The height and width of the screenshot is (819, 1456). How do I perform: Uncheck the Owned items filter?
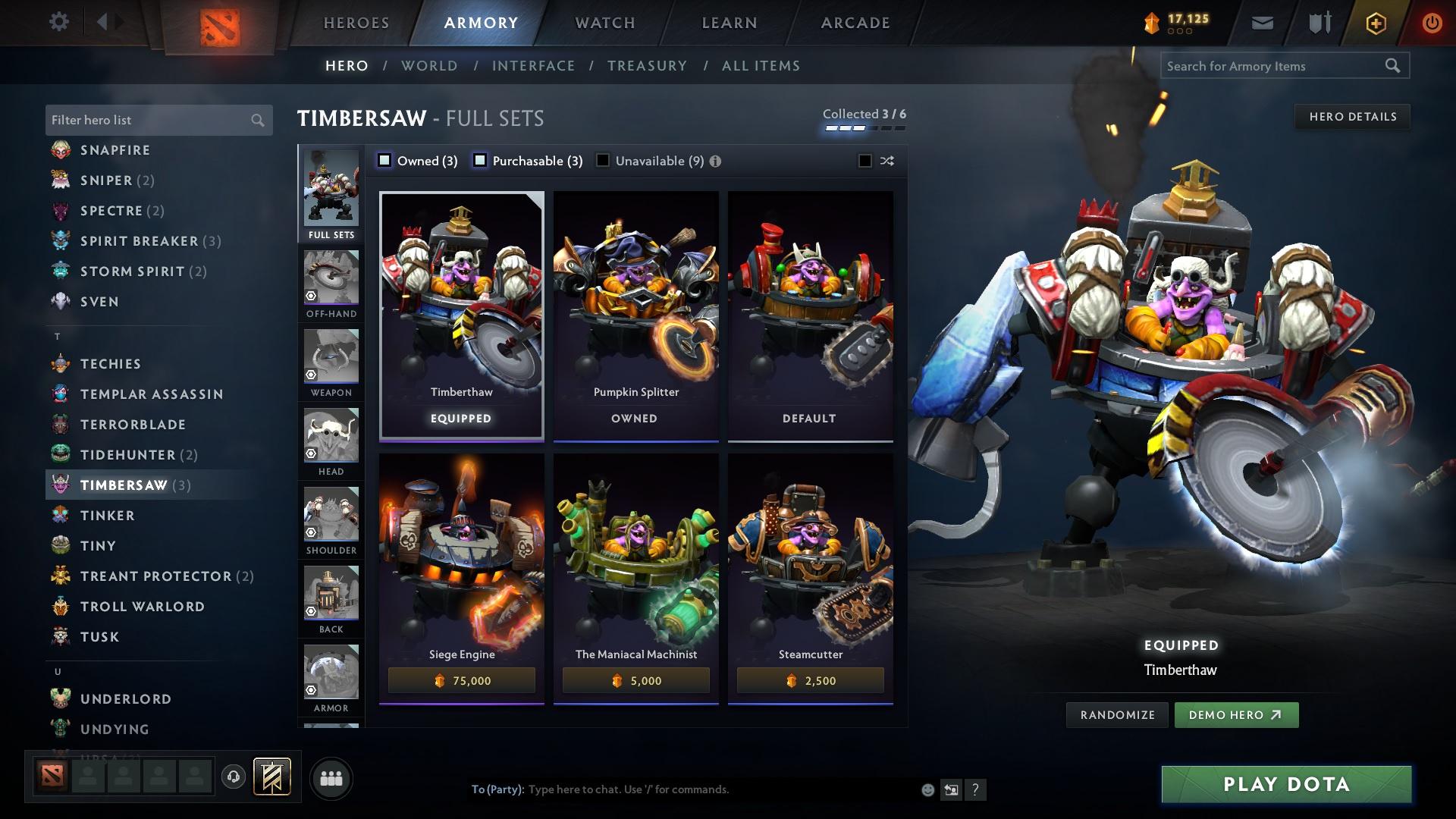pos(385,161)
